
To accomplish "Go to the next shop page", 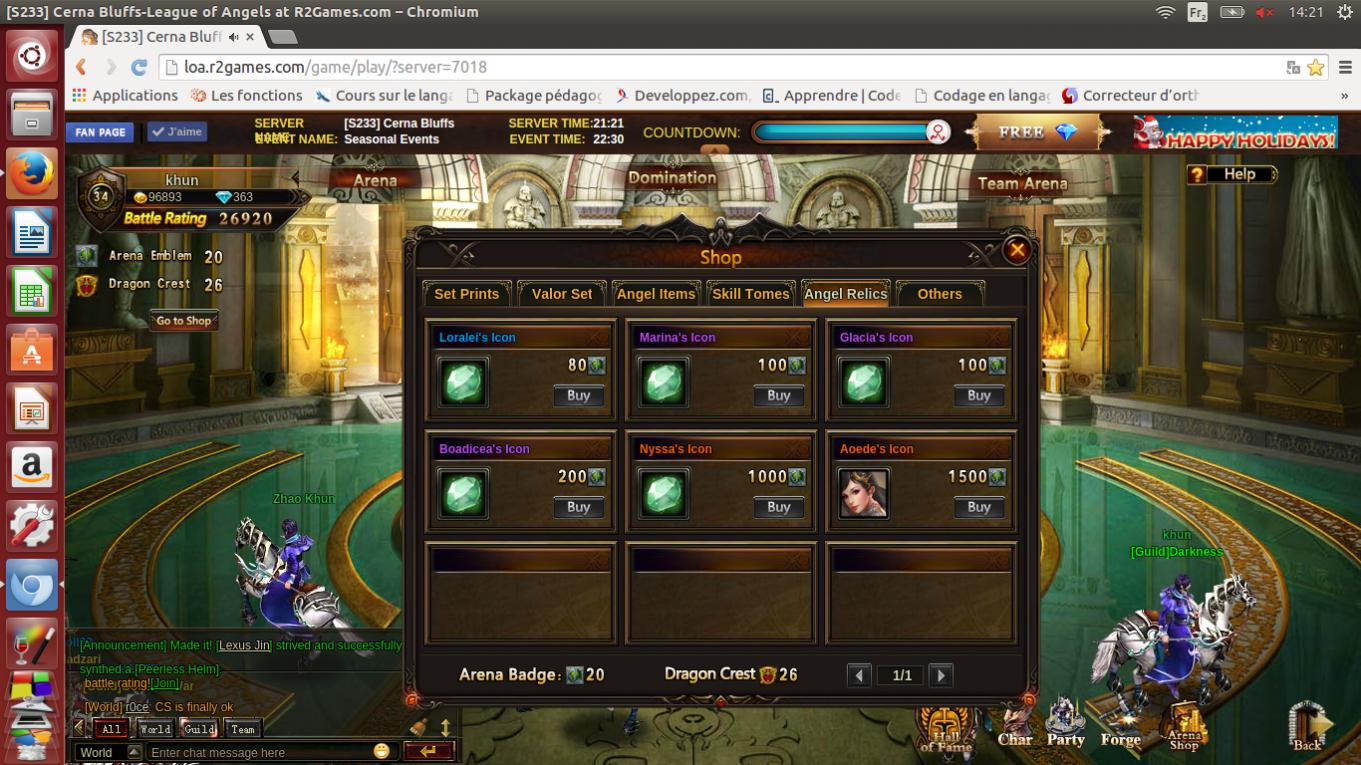I will pos(940,676).
